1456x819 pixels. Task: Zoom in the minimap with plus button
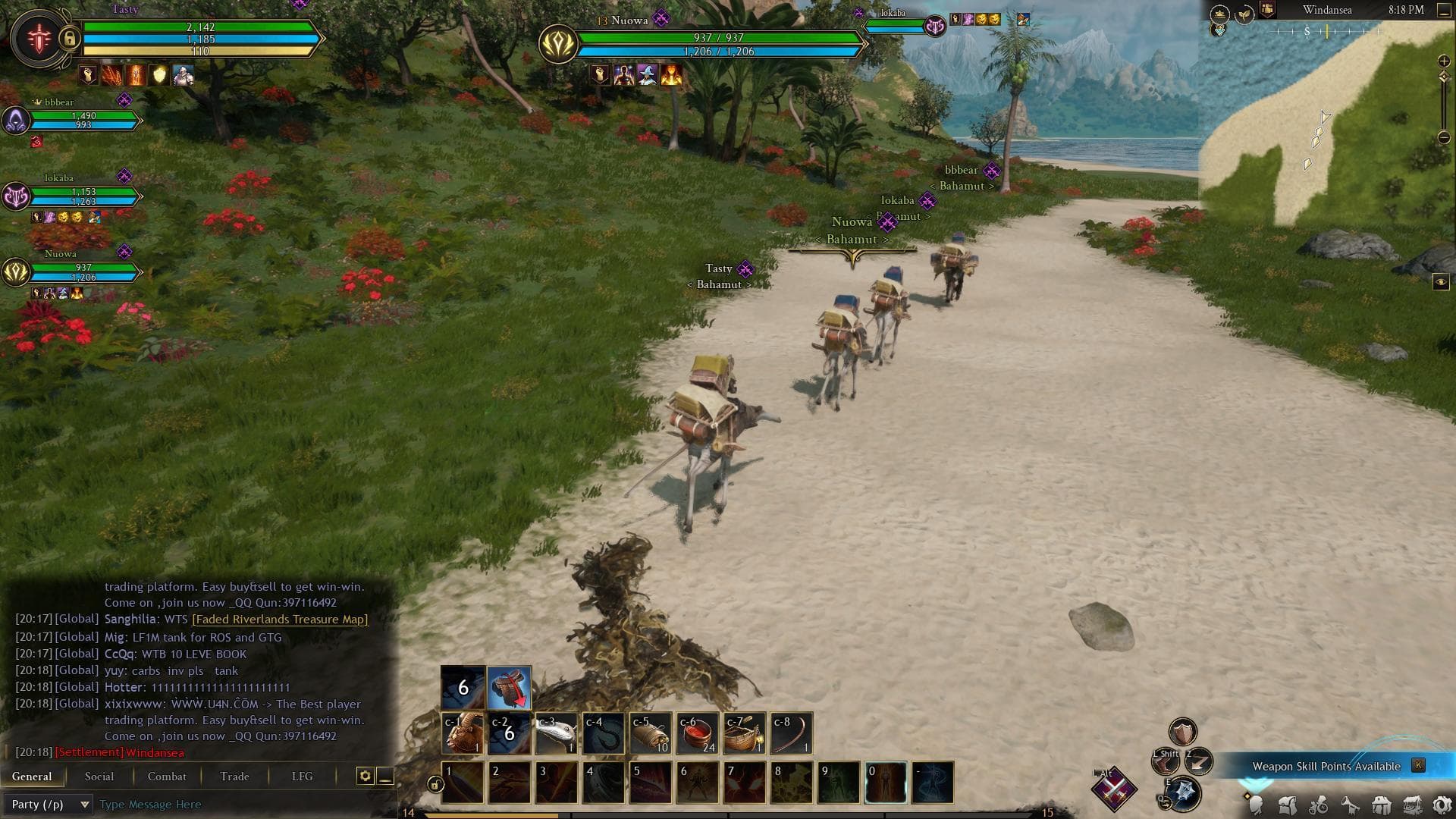click(x=1444, y=61)
